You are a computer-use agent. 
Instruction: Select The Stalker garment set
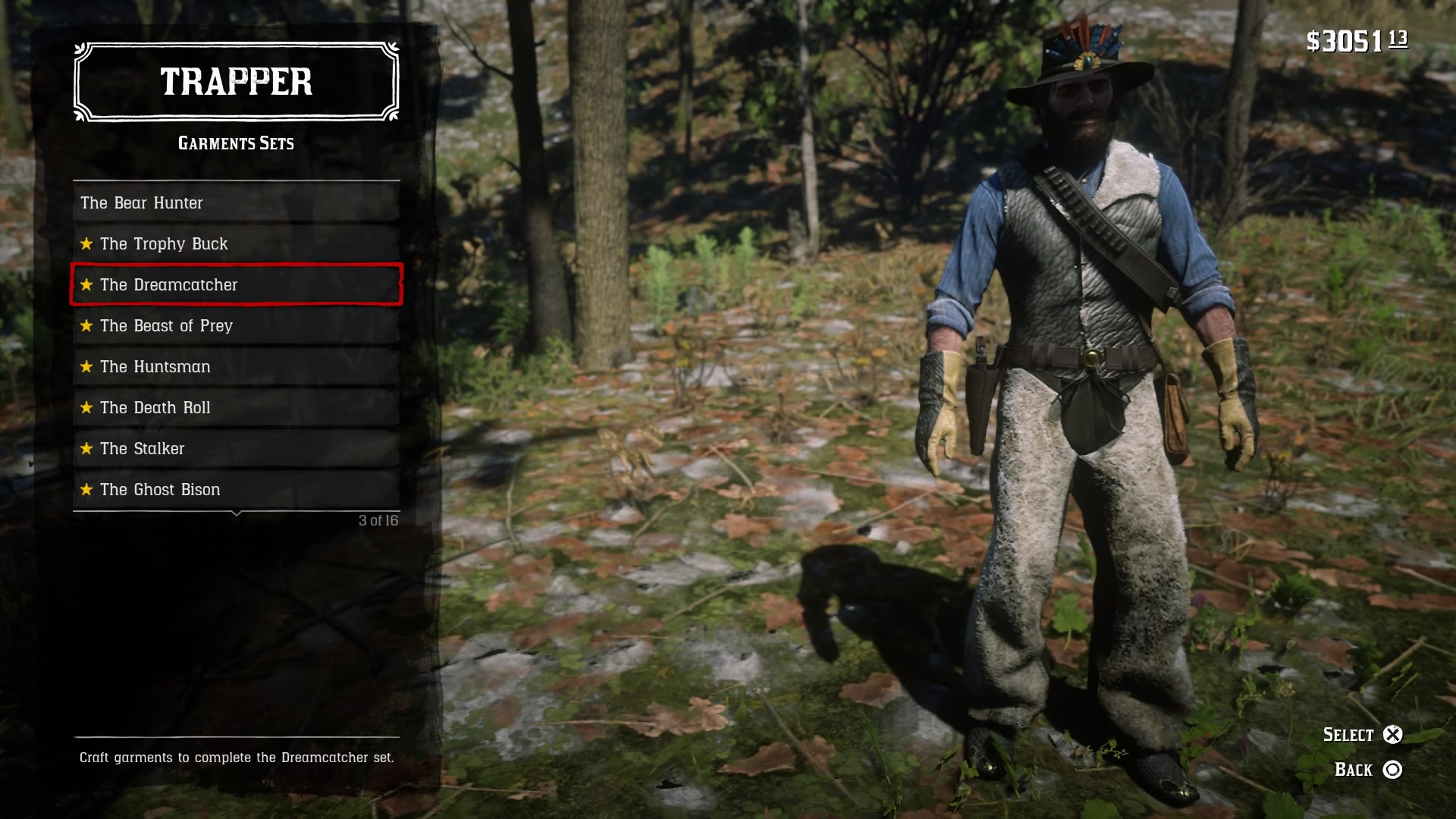236,448
